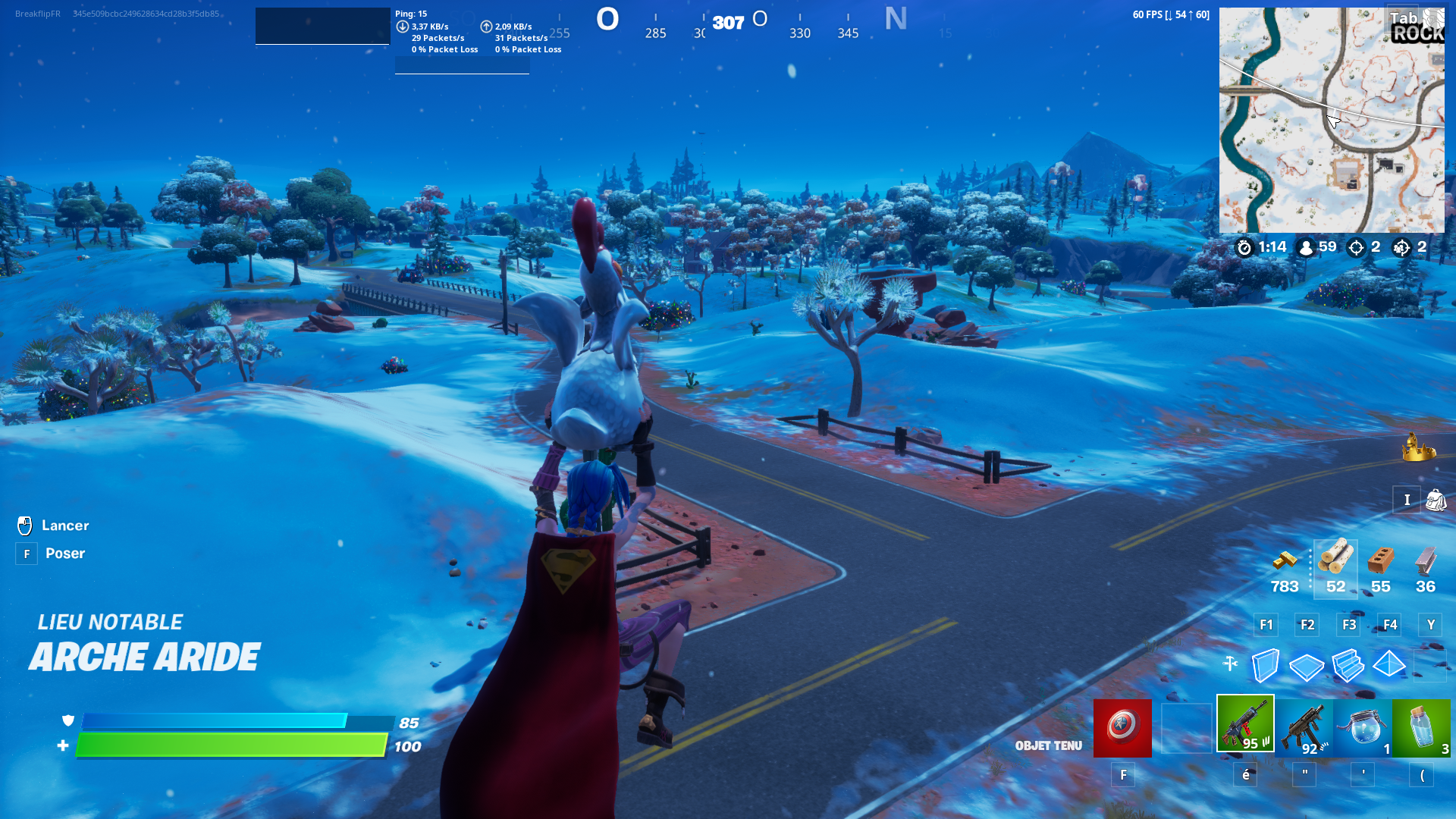This screenshot has height=819, width=1456.
Task: Click the wood resource icon showing 52
Action: (x=1335, y=565)
